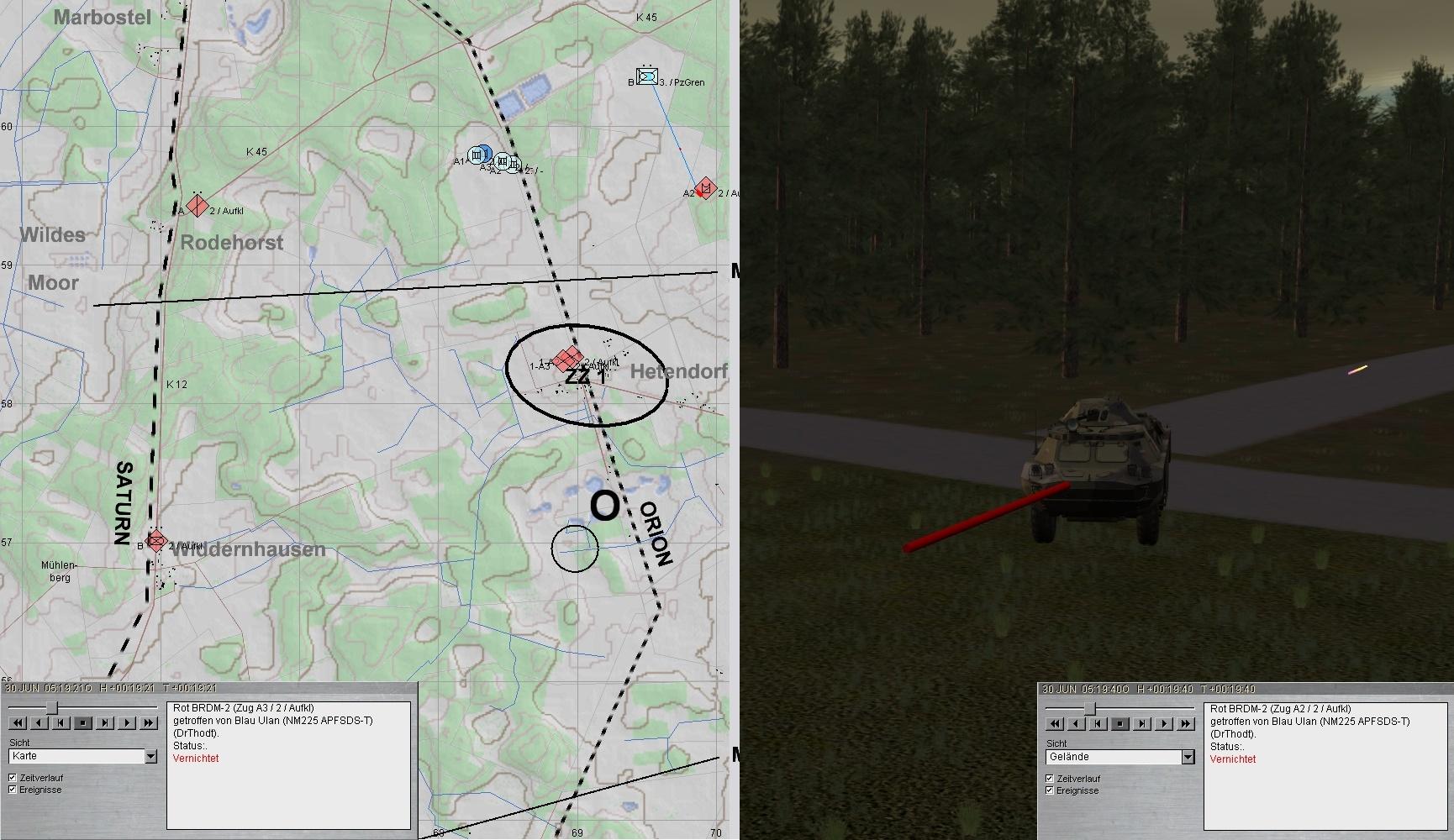Step to previous event in Gelände panel
Viewport: 1454px width, 840px height.
[1098, 723]
